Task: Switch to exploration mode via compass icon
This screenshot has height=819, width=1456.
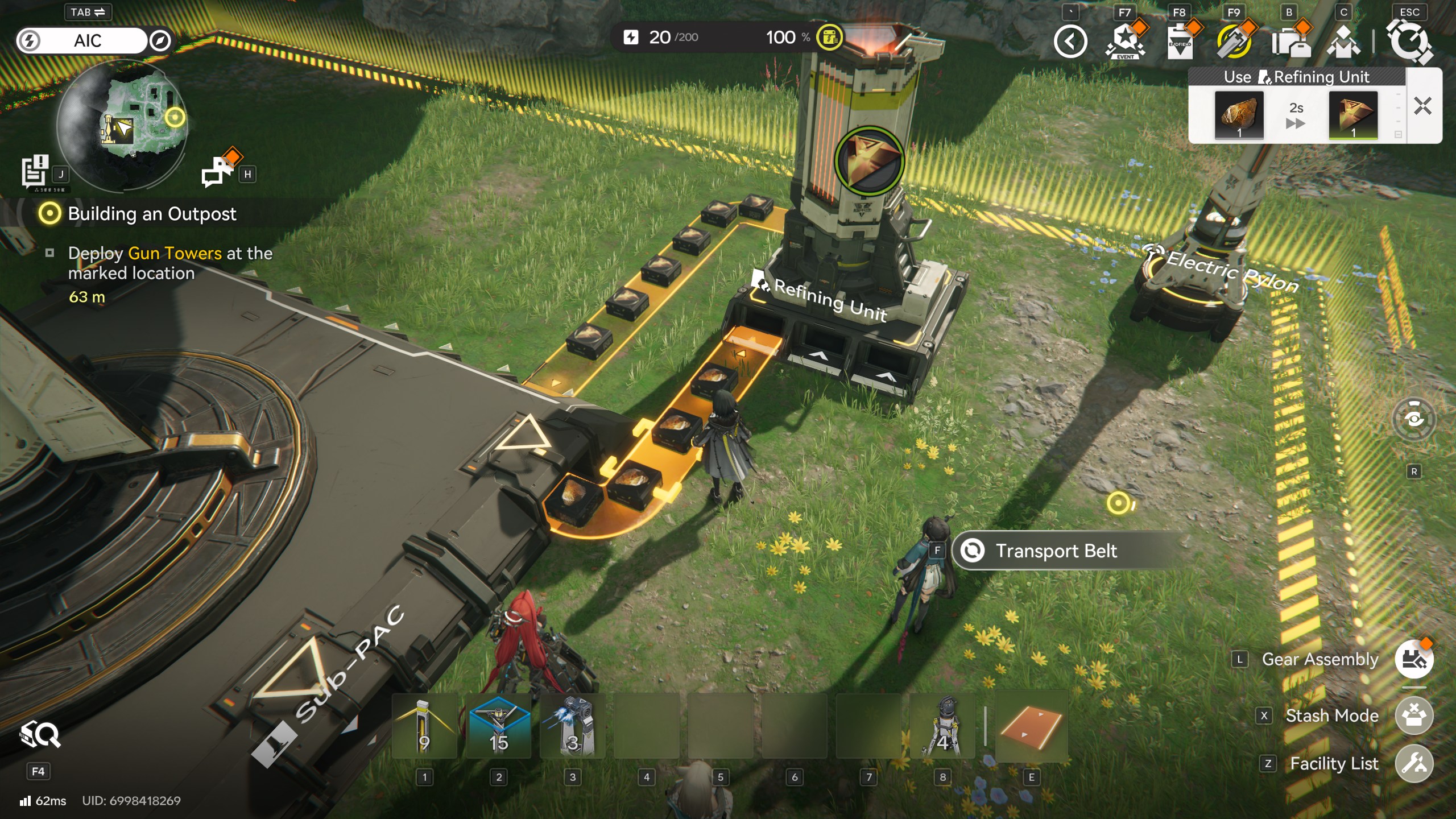Action: (x=160, y=41)
